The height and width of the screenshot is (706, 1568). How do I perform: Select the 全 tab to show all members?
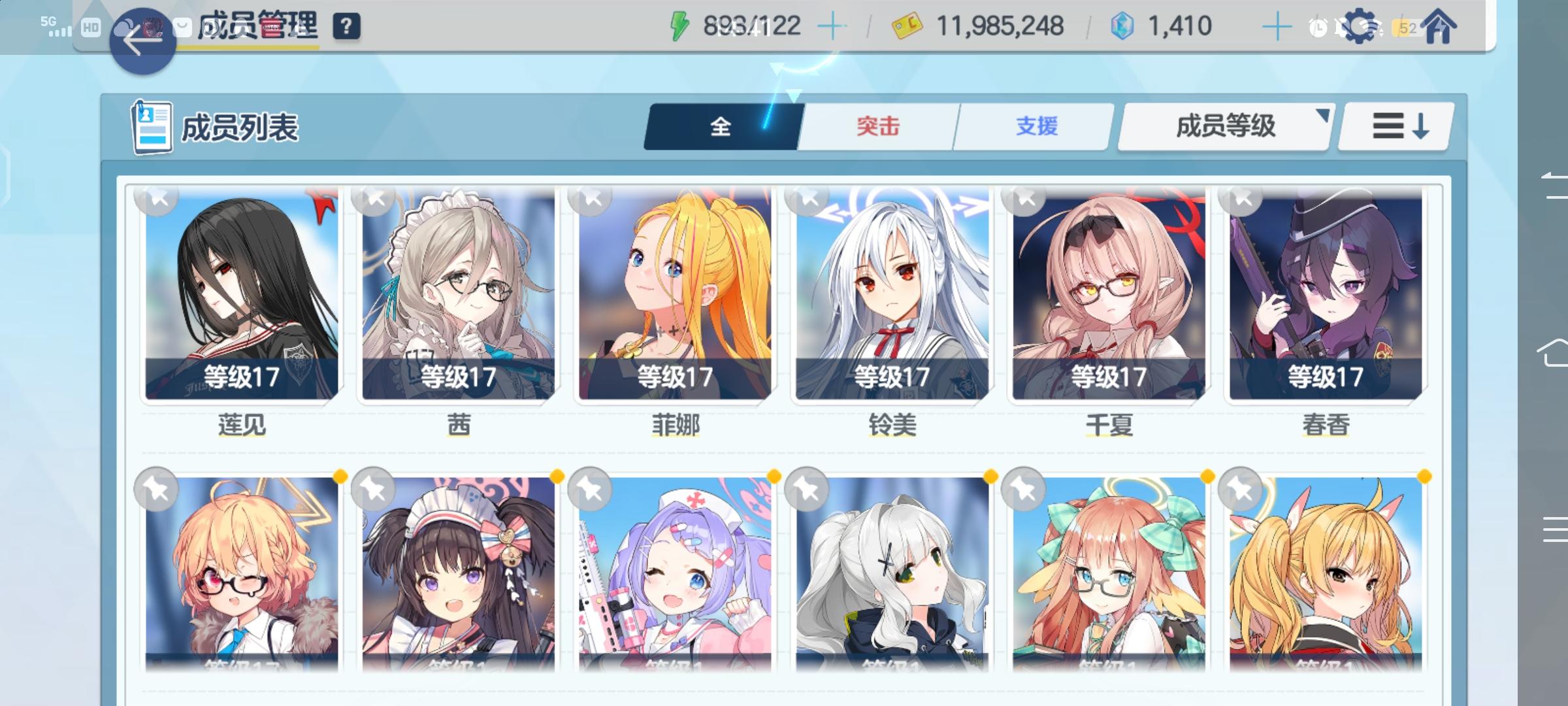coord(721,127)
